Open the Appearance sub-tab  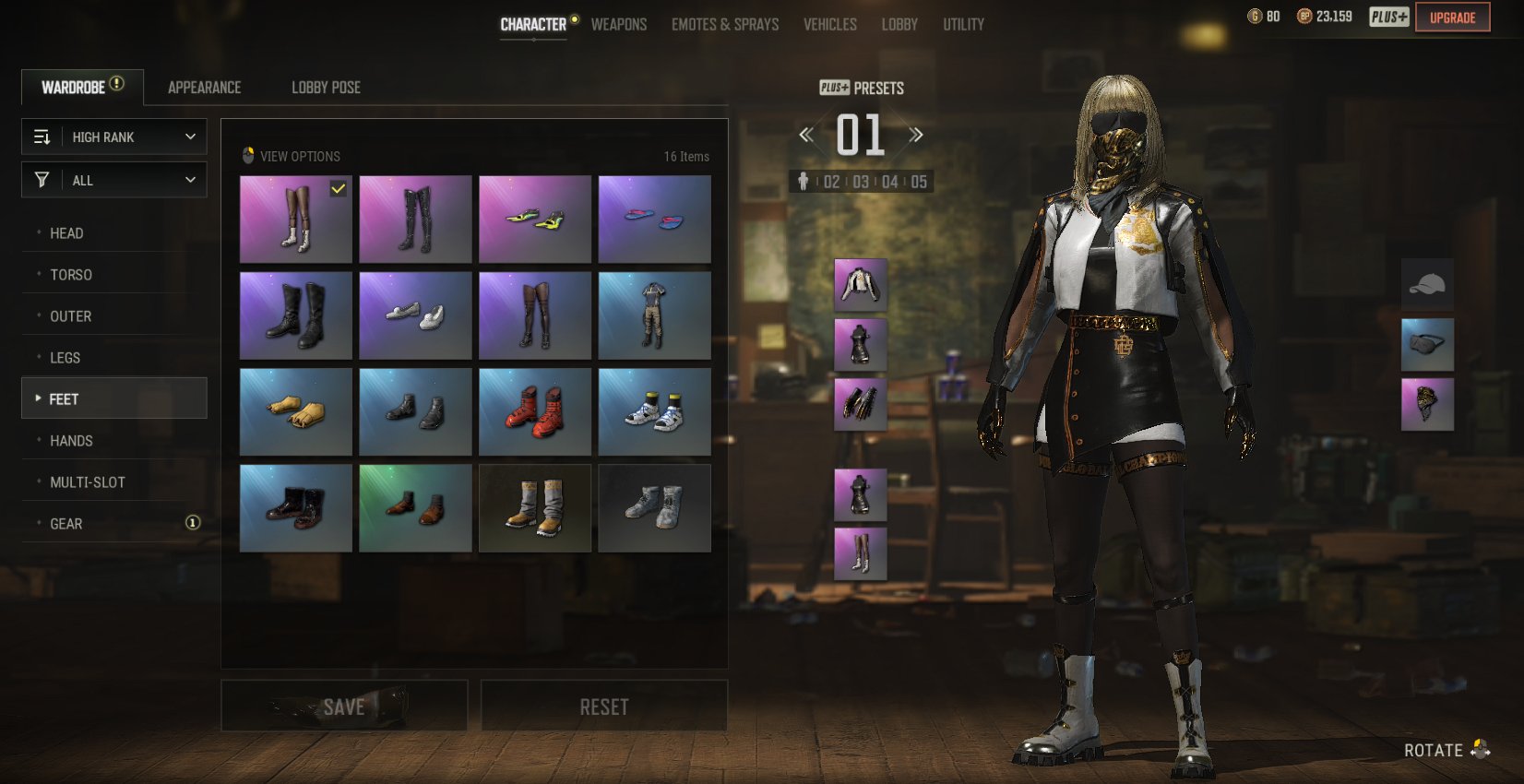(204, 88)
